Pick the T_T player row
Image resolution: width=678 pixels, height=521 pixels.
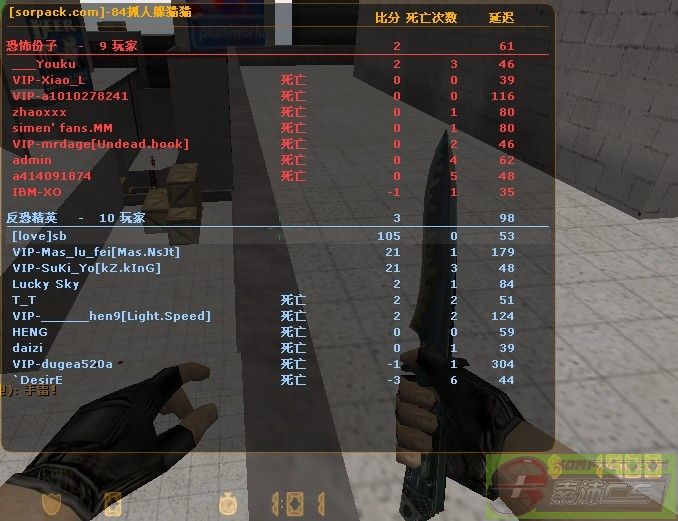click(24, 300)
